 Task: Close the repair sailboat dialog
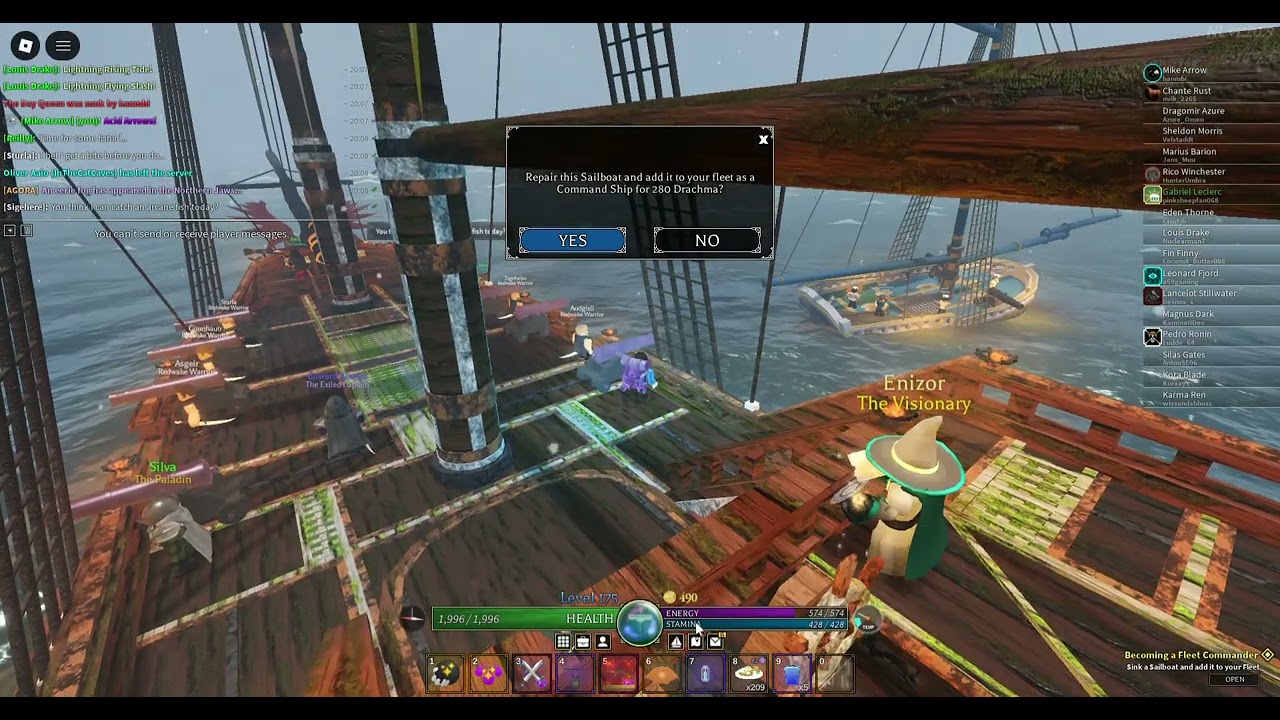click(x=763, y=140)
